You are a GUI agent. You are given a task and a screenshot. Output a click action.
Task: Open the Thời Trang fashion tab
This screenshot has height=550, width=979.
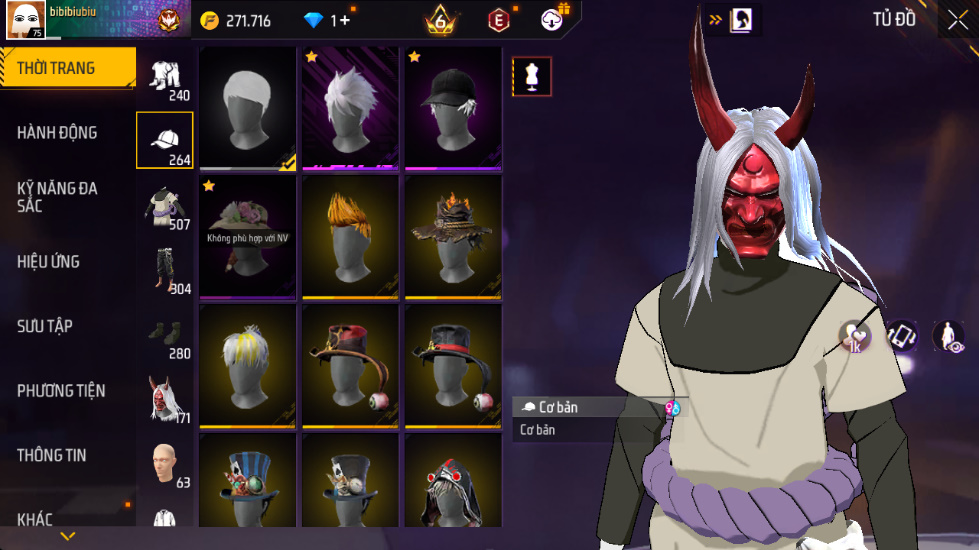pyautogui.click(x=66, y=68)
